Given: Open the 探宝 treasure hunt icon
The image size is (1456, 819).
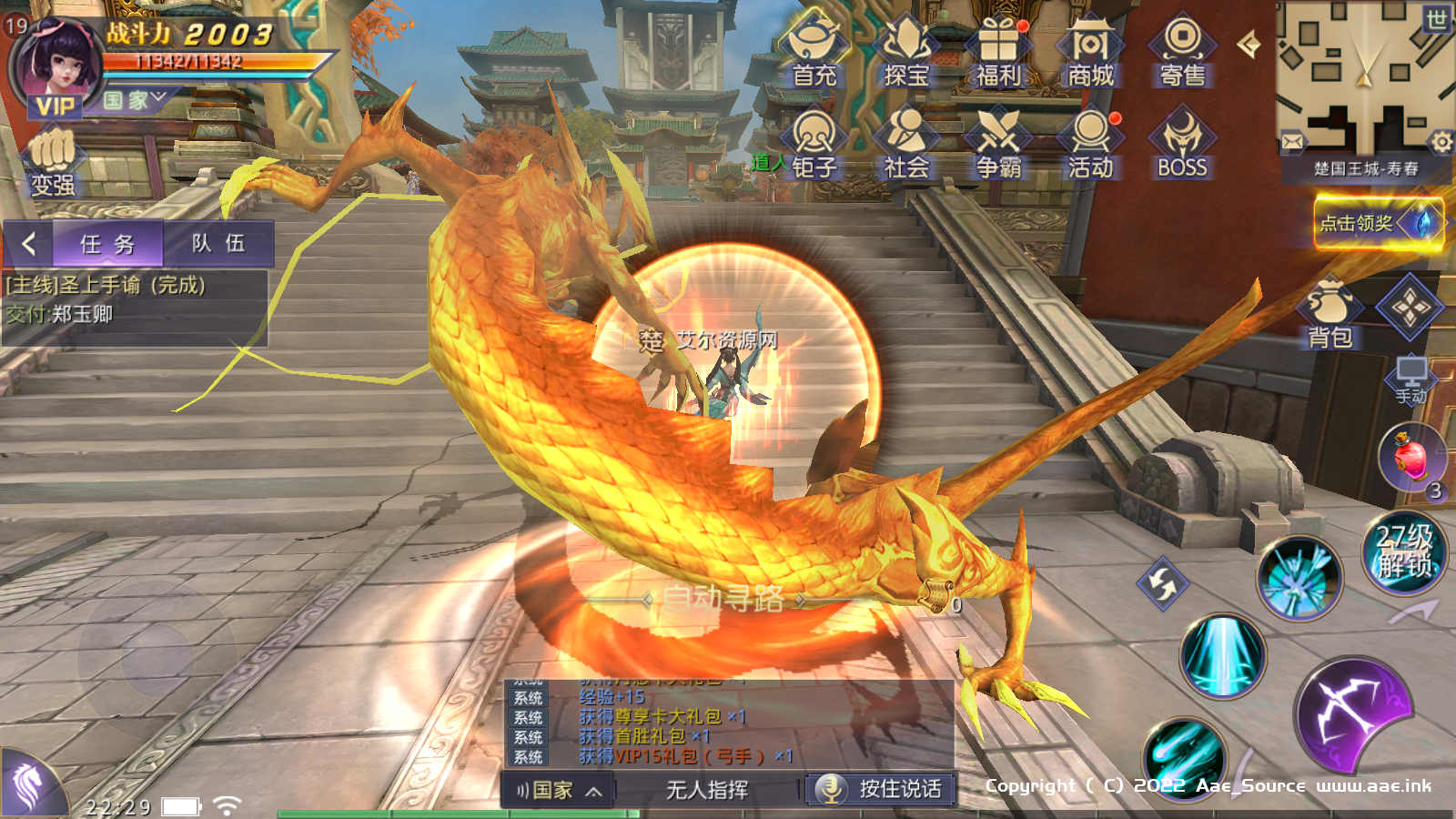Looking at the screenshot, I should [x=906, y=52].
